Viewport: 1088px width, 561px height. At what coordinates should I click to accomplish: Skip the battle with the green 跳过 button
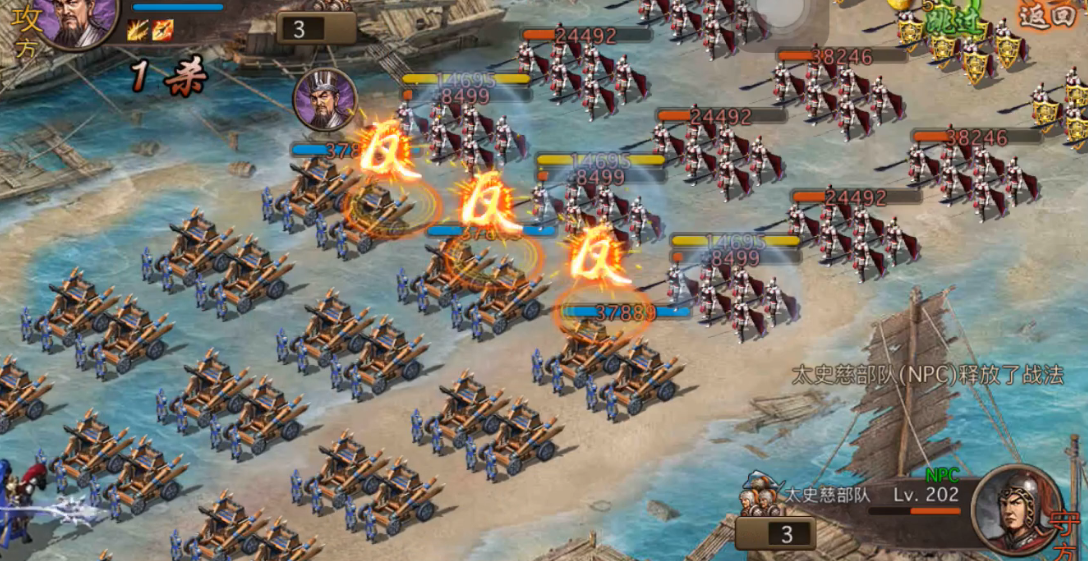(x=953, y=20)
